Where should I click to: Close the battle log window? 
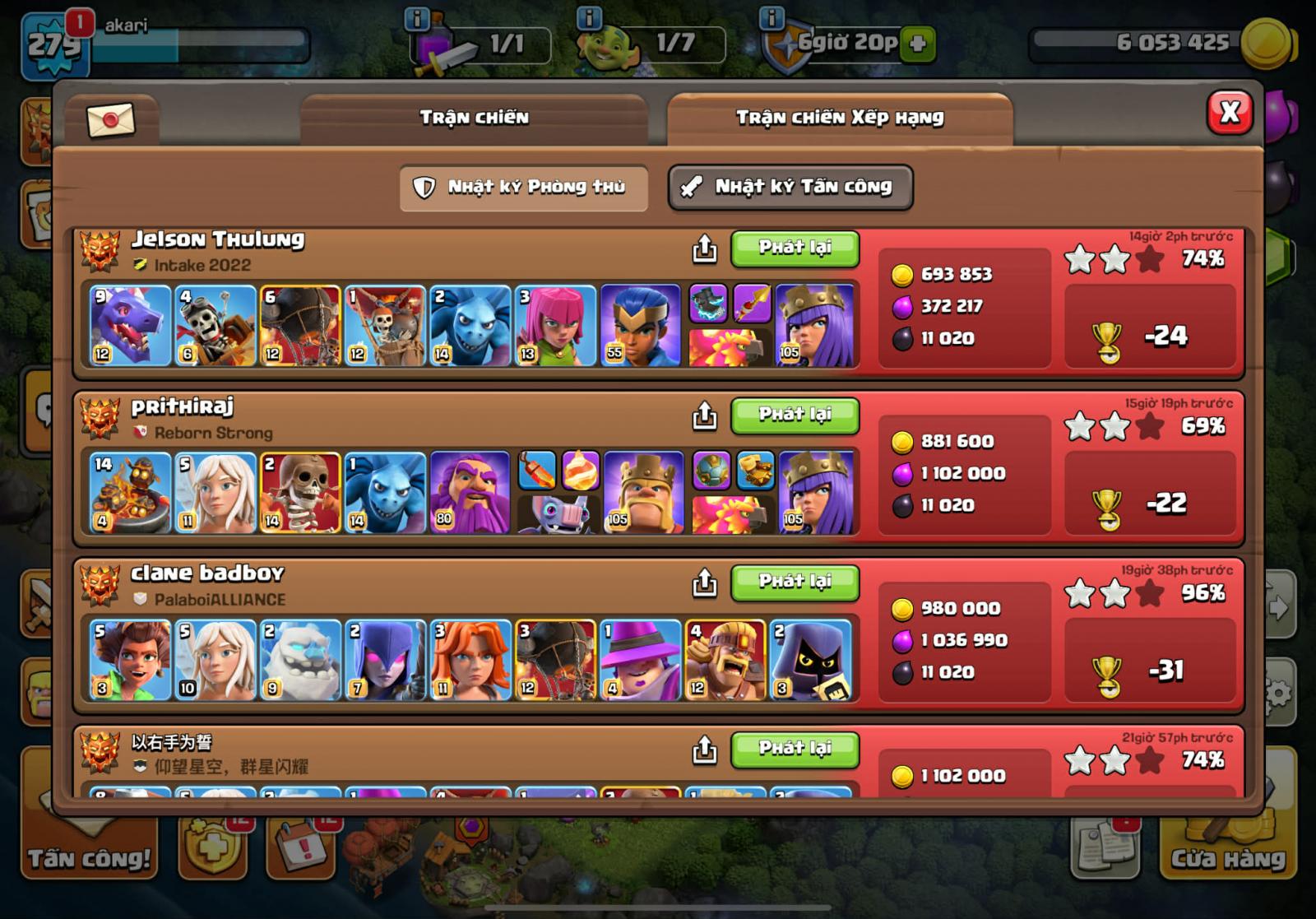pos(1229,113)
